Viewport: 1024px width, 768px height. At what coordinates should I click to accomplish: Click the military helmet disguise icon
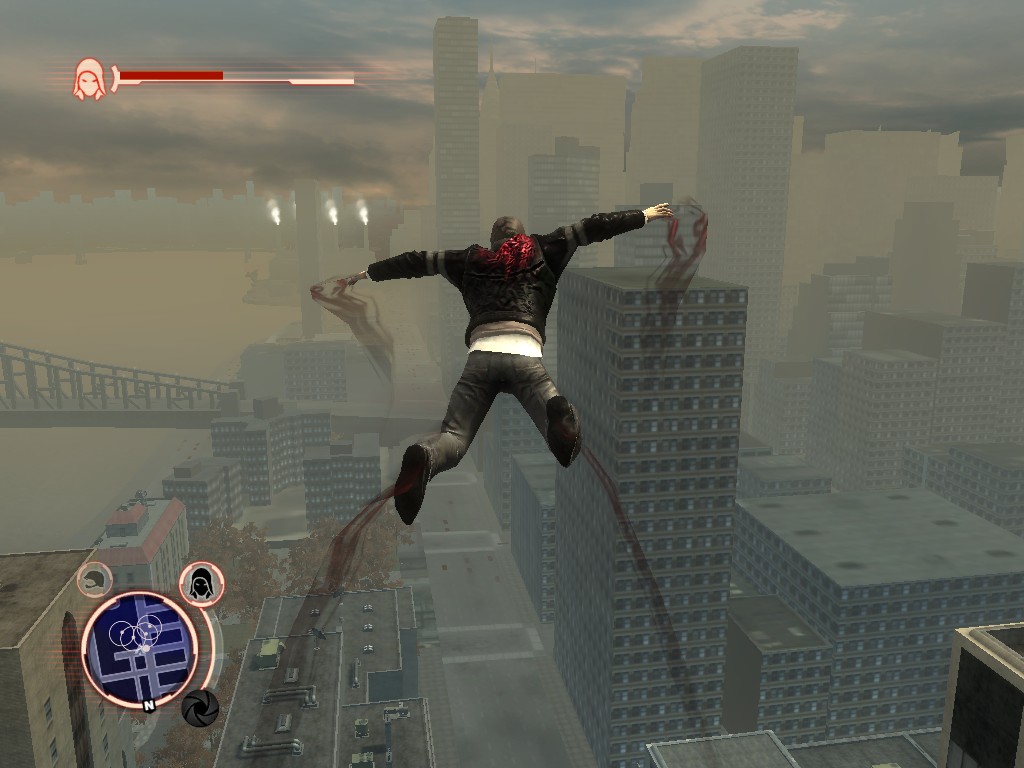click(95, 578)
